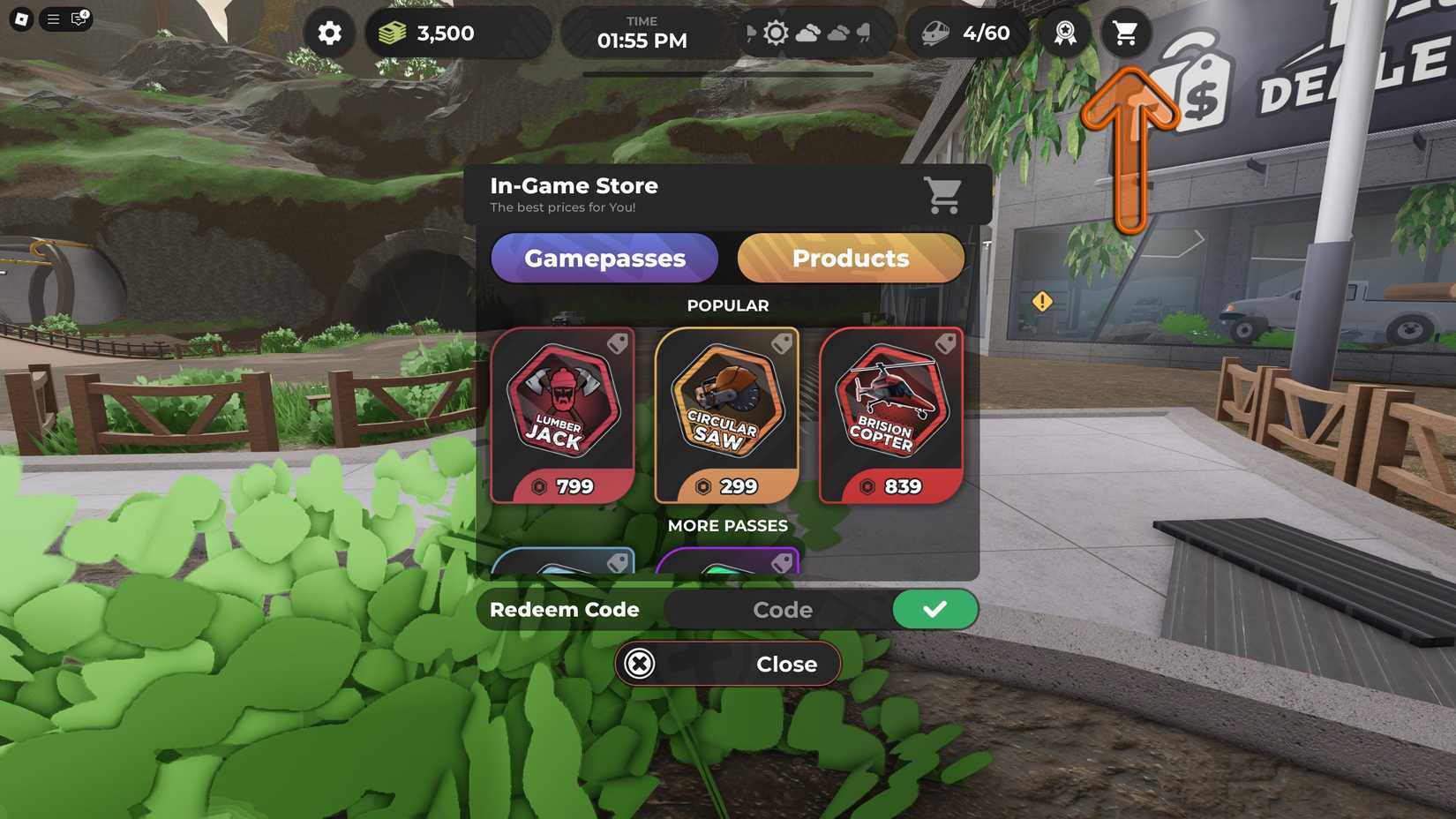Select the sunny weather icon

(775, 32)
